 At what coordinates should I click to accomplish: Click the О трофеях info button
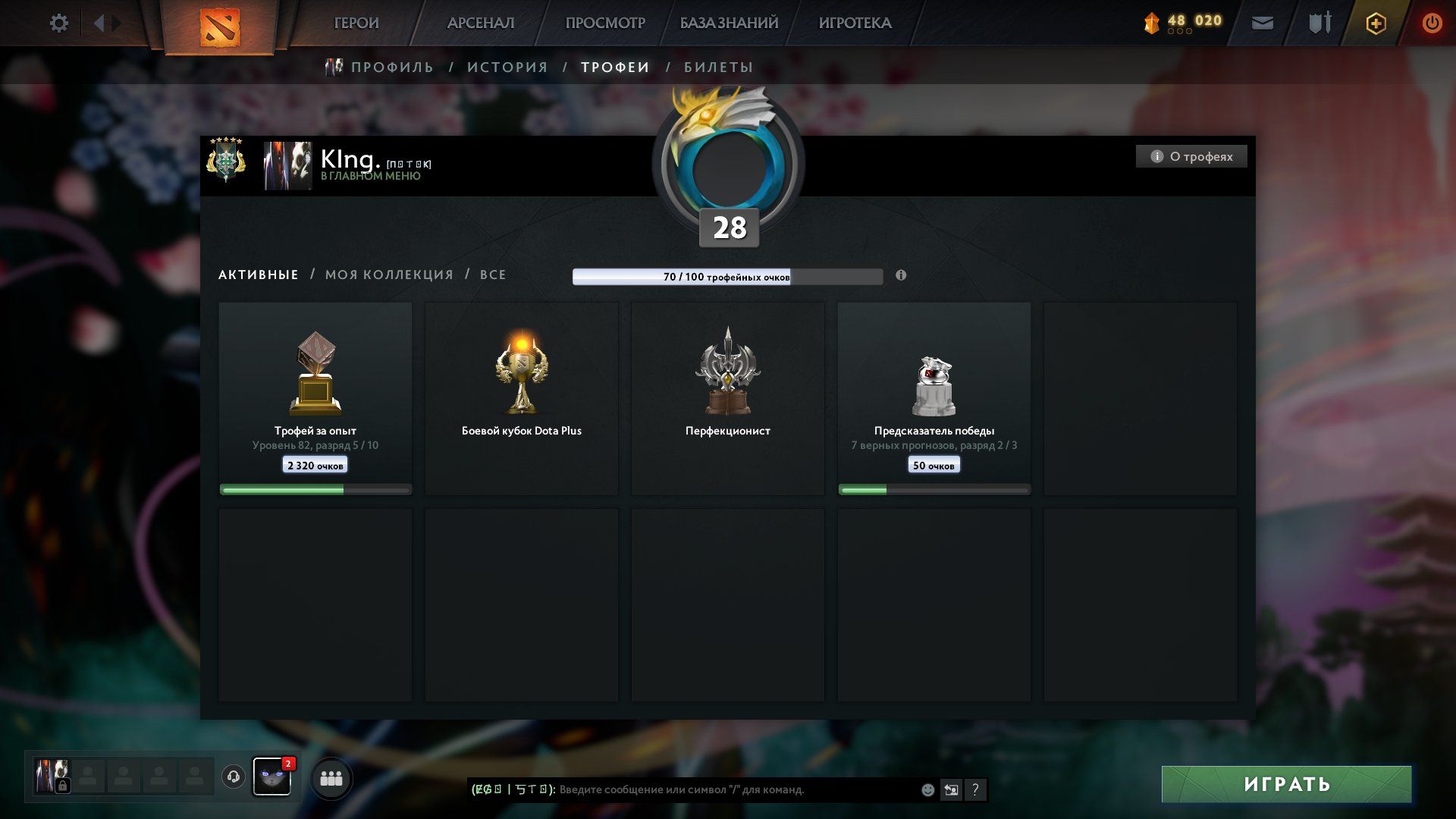pos(1191,157)
